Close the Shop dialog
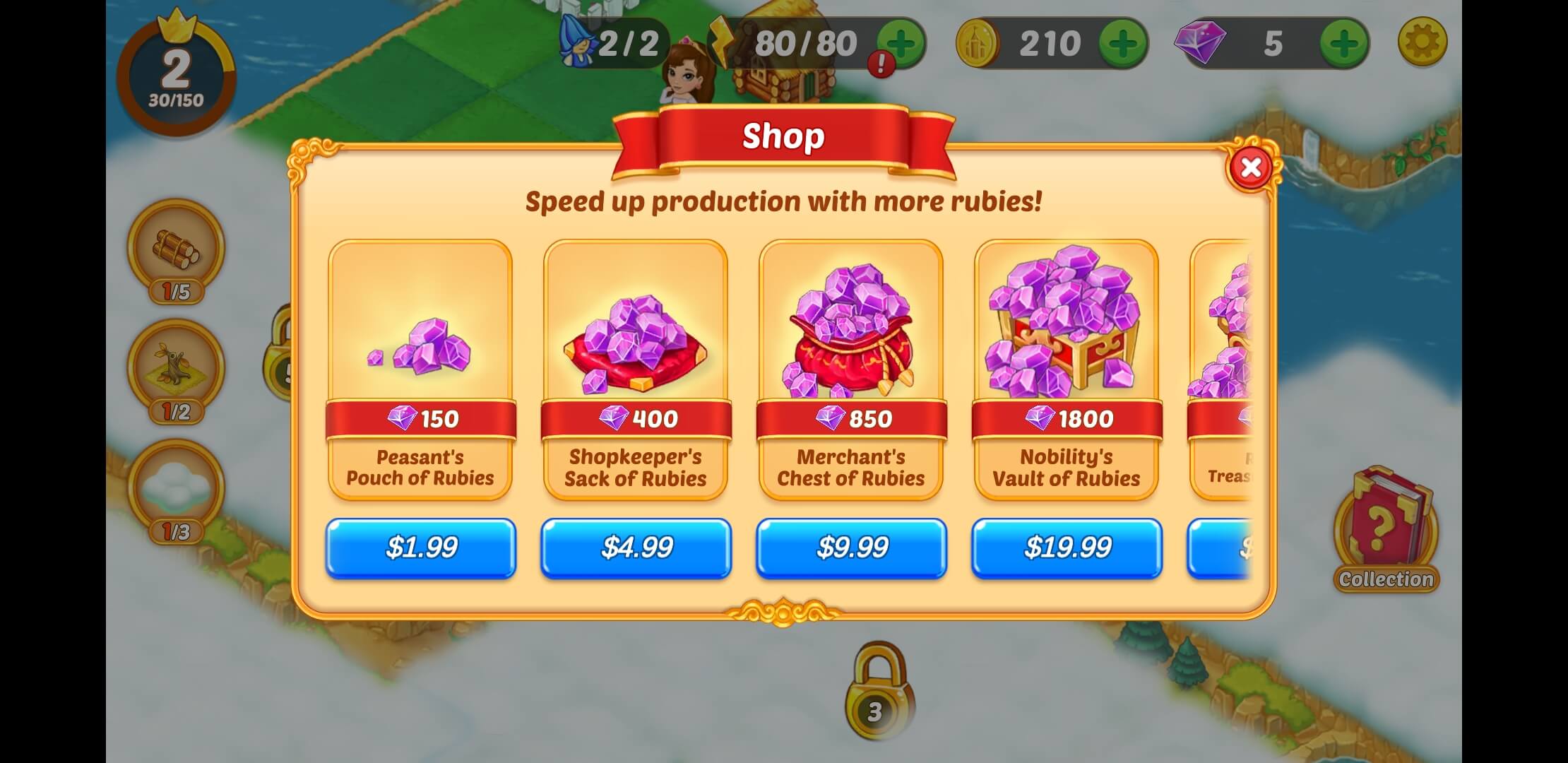The image size is (1568, 763). (x=1252, y=167)
